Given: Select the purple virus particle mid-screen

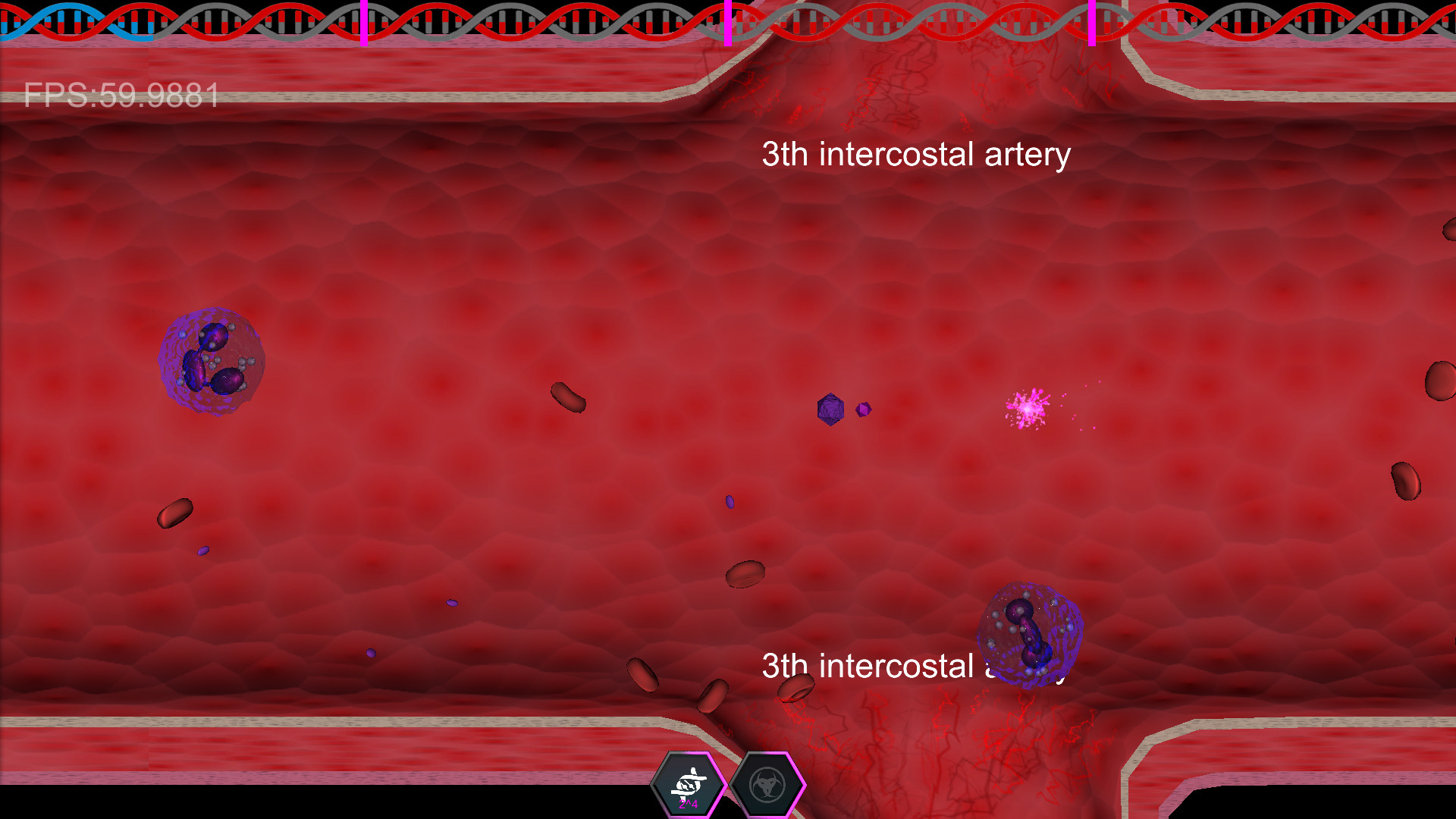Looking at the screenshot, I should [x=829, y=408].
